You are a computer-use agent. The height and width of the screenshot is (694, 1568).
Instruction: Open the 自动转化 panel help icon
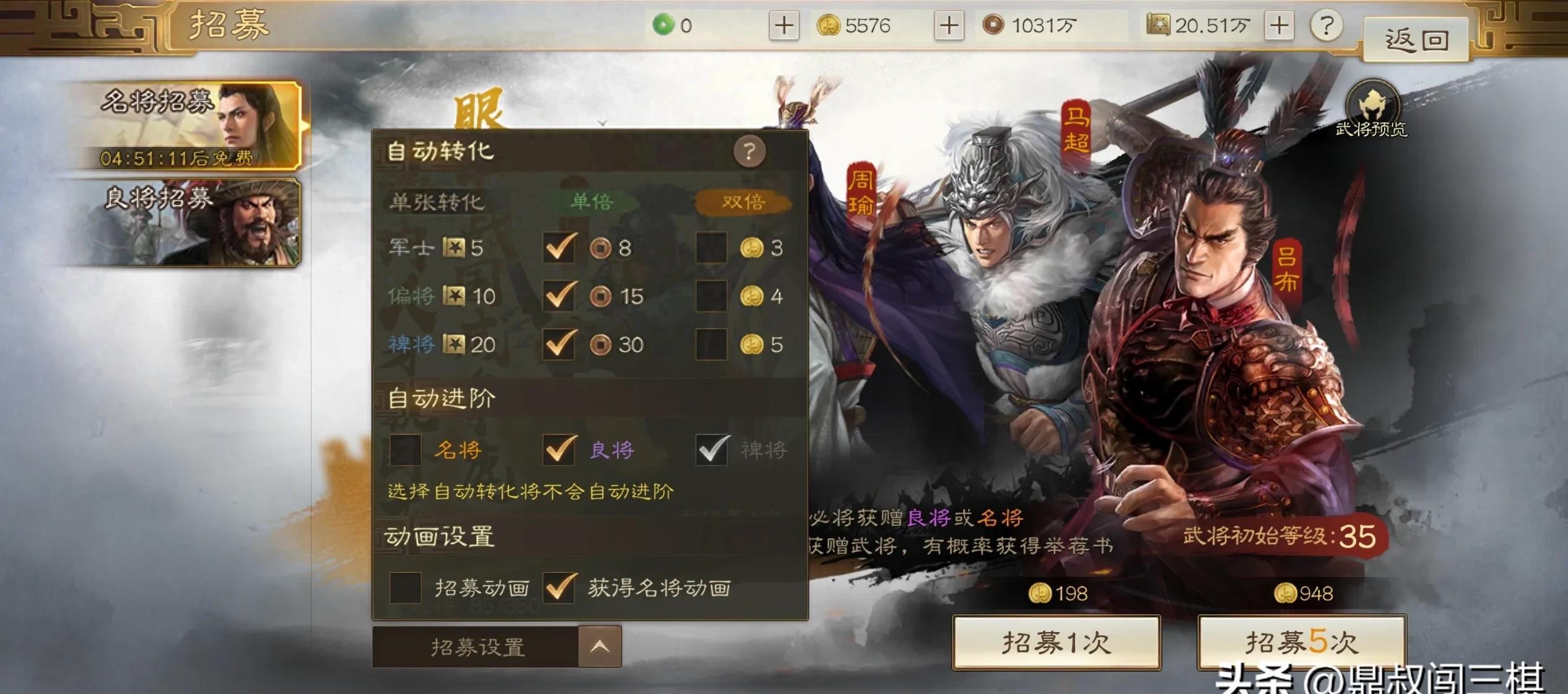(749, 150)
